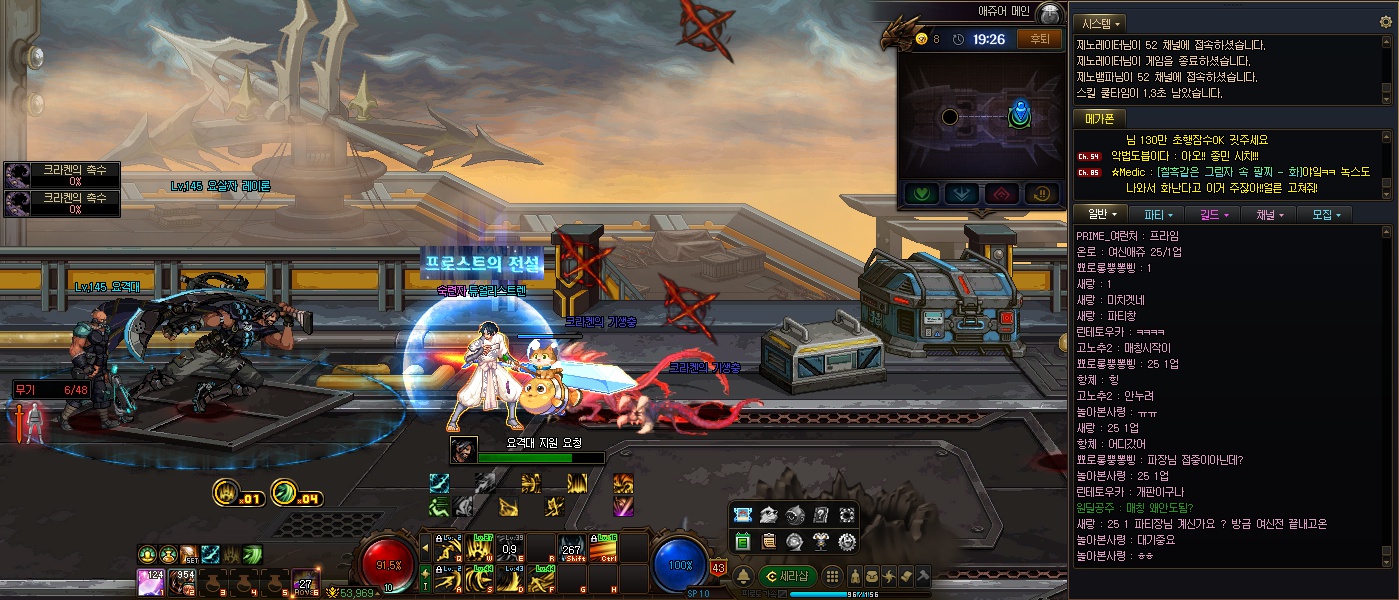Open the auction hammer icon
The width and height of the screenshot is (1399, 600).
point(922,576)
